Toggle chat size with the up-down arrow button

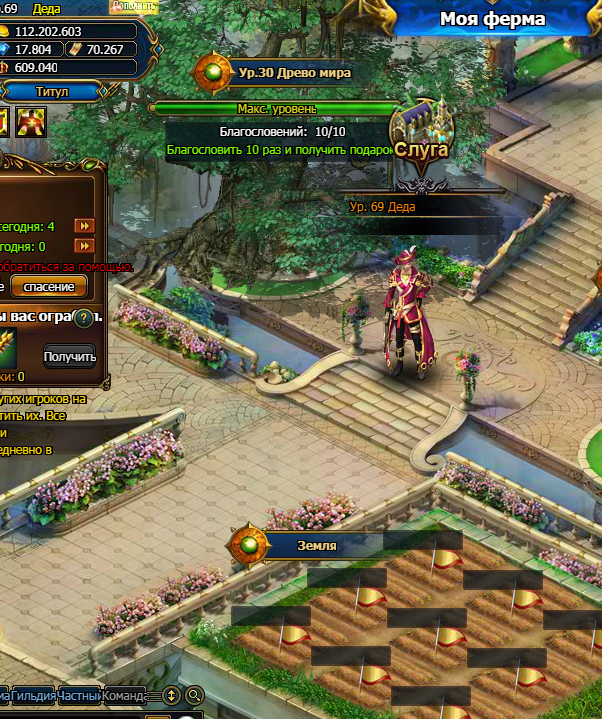coord(171,695)
